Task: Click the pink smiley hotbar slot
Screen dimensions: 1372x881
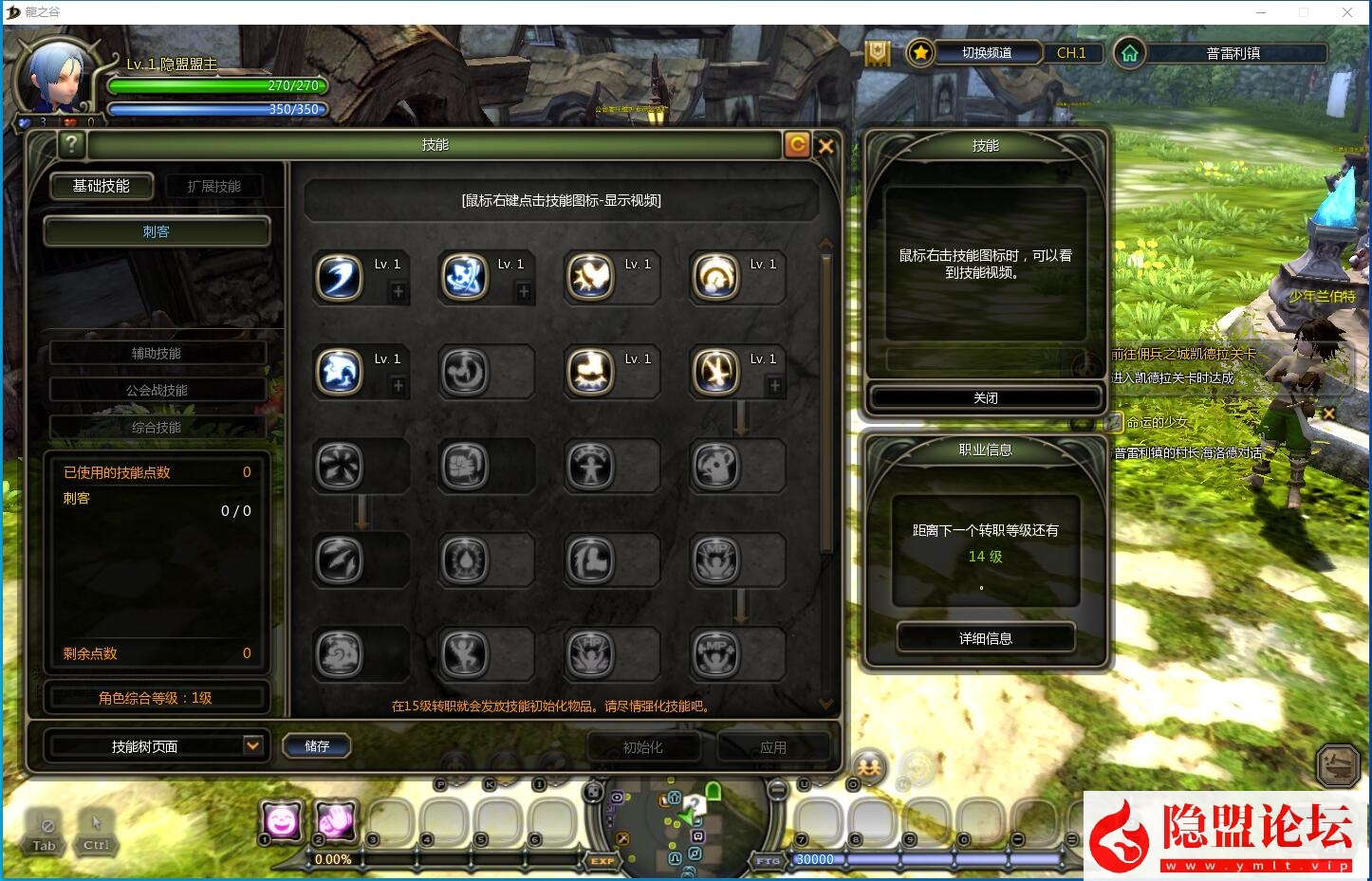Action: [x=281, y=820]
